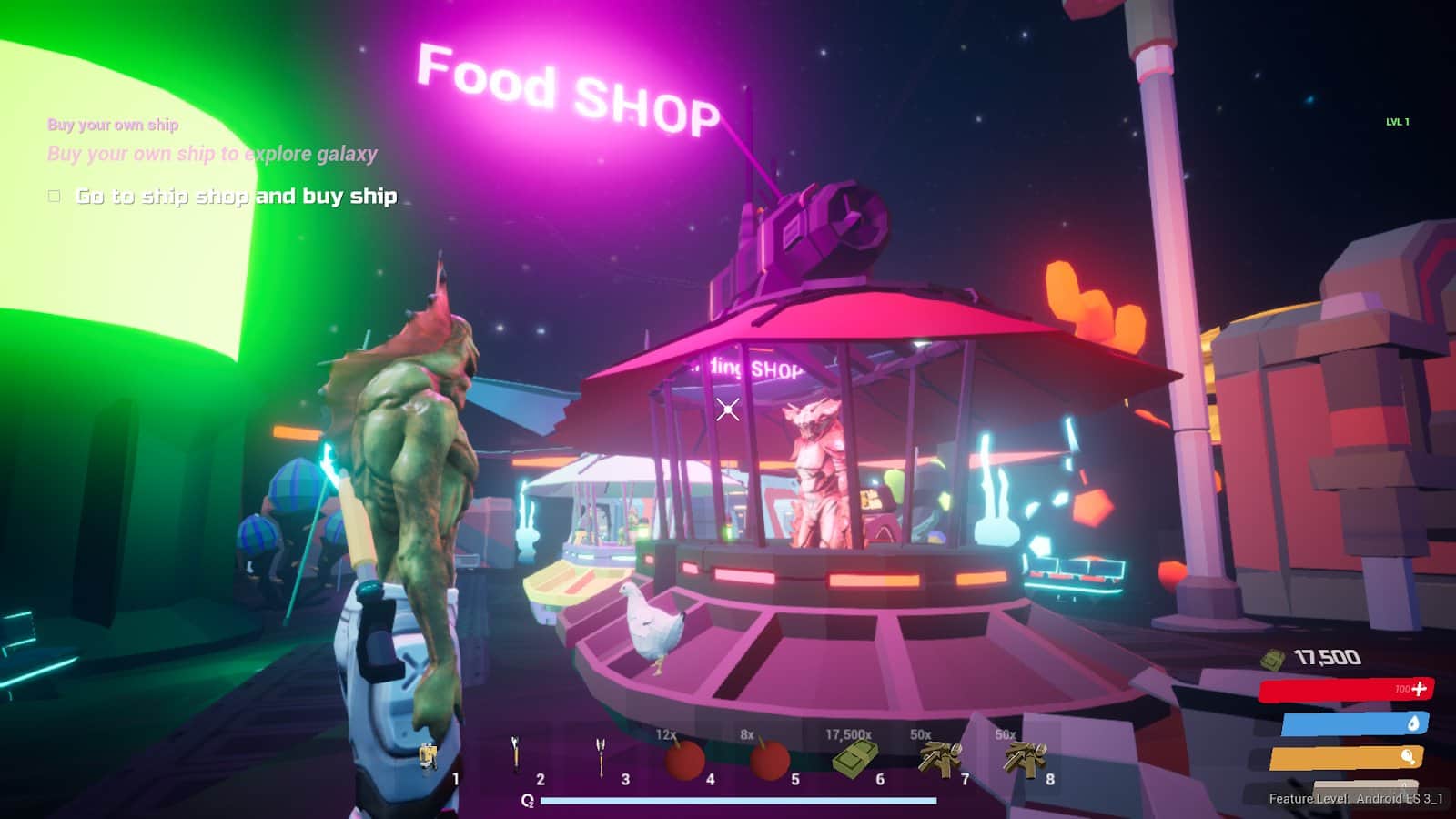Choose the 50x item in slot 8
This screenshot has height=819, width=1456.
(1025, 758)
